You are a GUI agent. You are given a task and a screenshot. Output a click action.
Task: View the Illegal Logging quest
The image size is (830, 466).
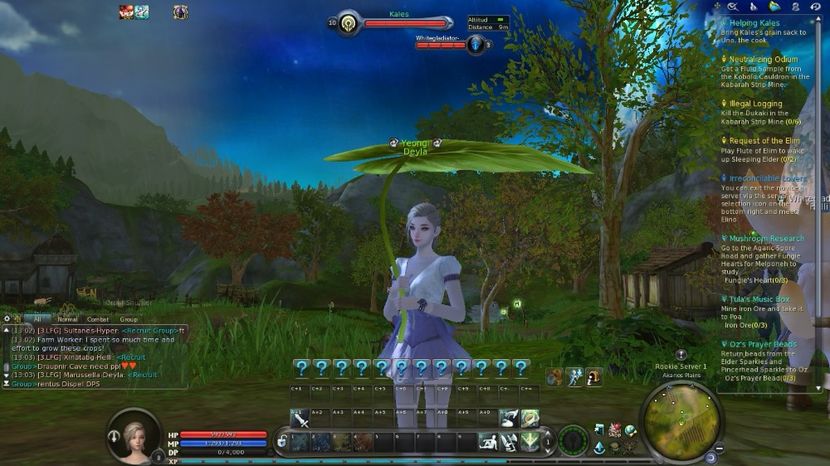tap(755, 103)
